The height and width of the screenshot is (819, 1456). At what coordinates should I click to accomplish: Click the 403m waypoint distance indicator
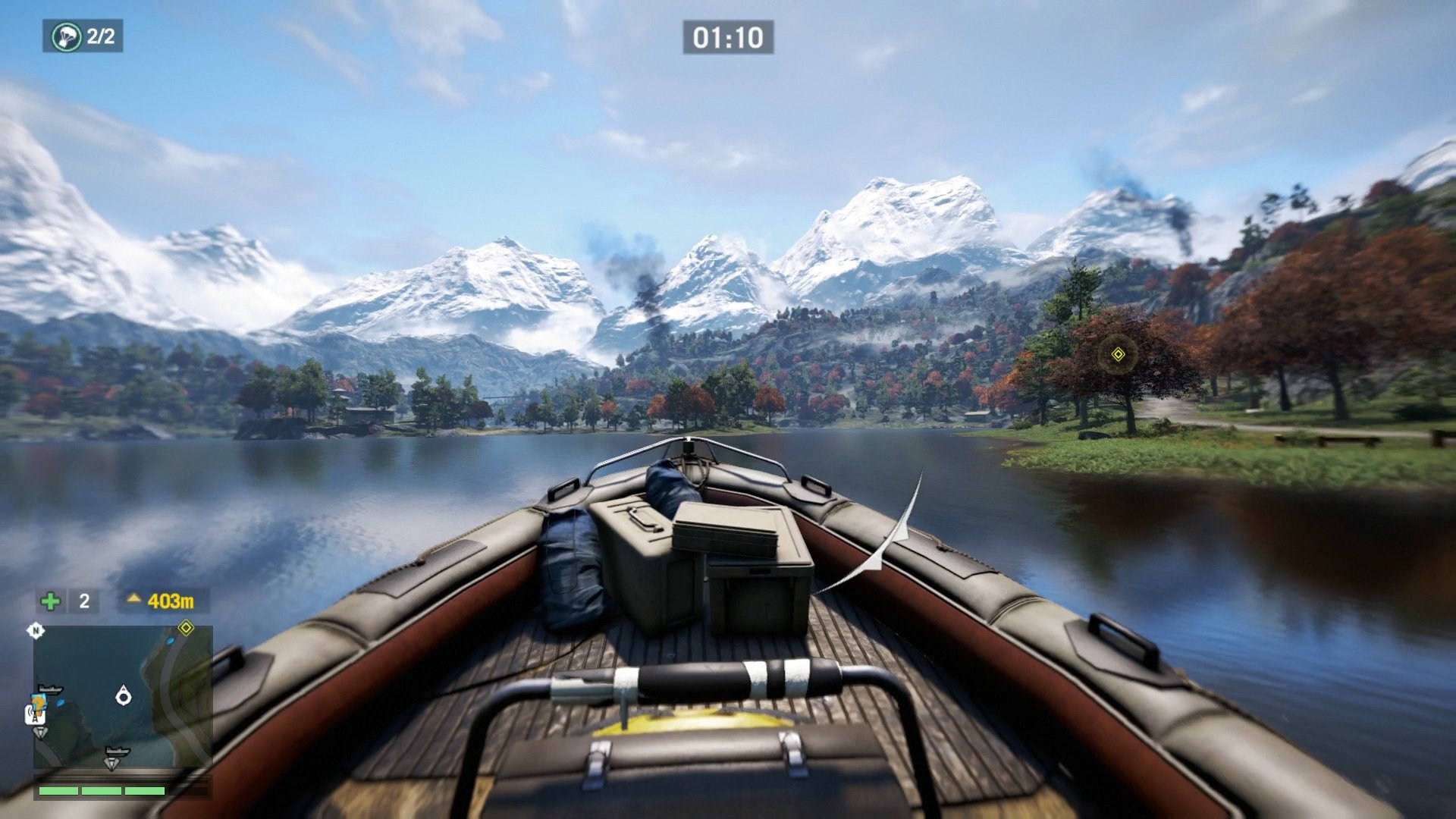171,601
